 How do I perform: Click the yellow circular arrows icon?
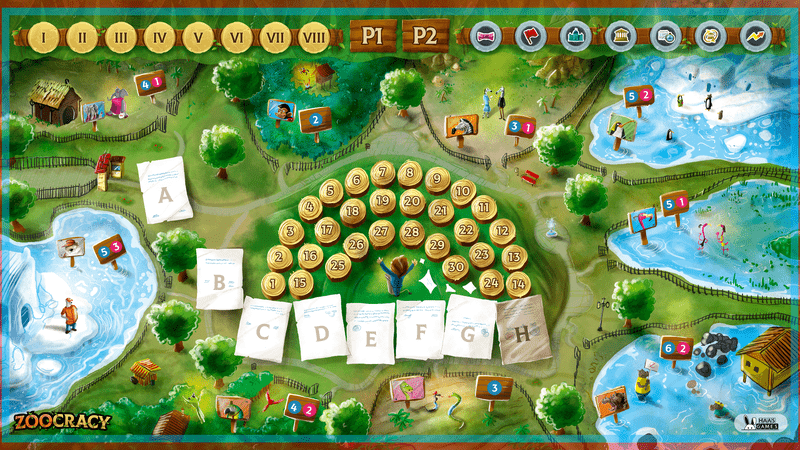[x=708, y=36]
